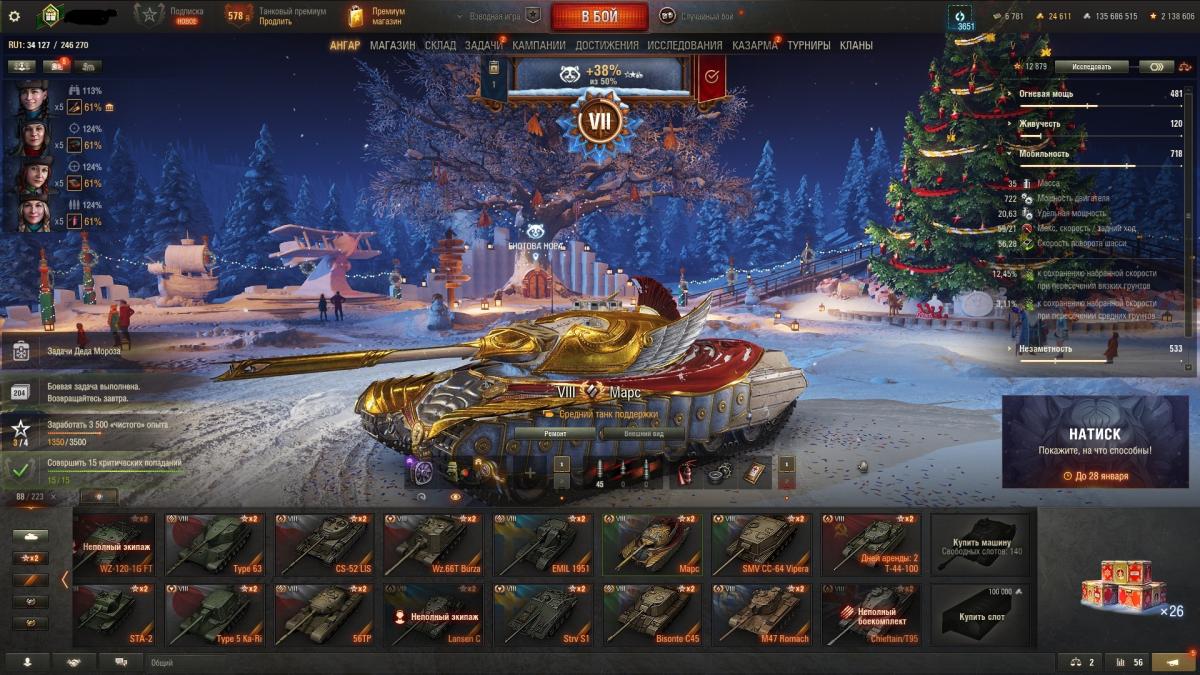Select the Type 63 tank in carousel
Image resolution: width=1200 pixels, height=675 pixels.
[218, 543]
